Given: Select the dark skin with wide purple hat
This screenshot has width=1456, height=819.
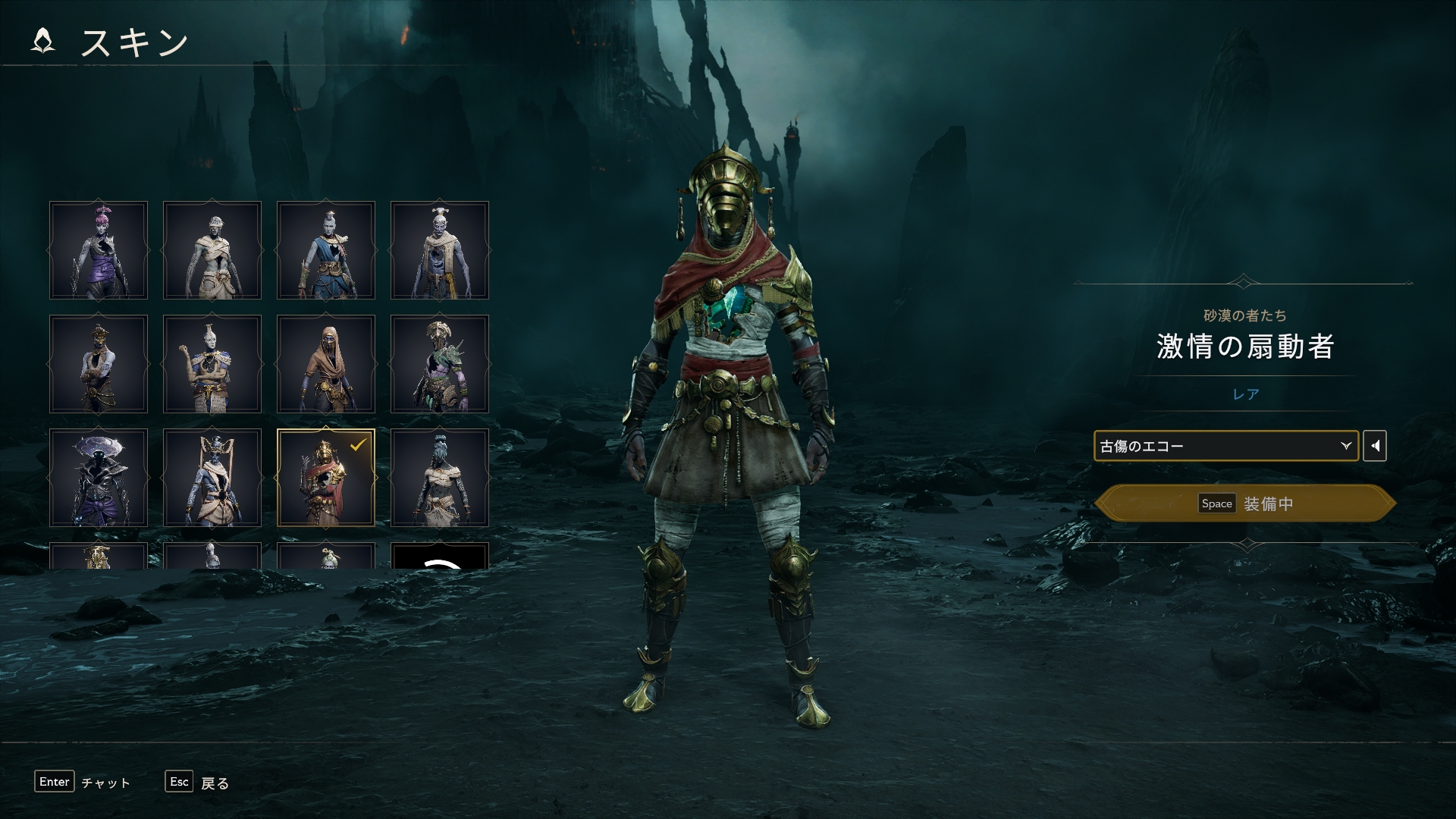Looking at the screenshot, I should click(99, 478).
